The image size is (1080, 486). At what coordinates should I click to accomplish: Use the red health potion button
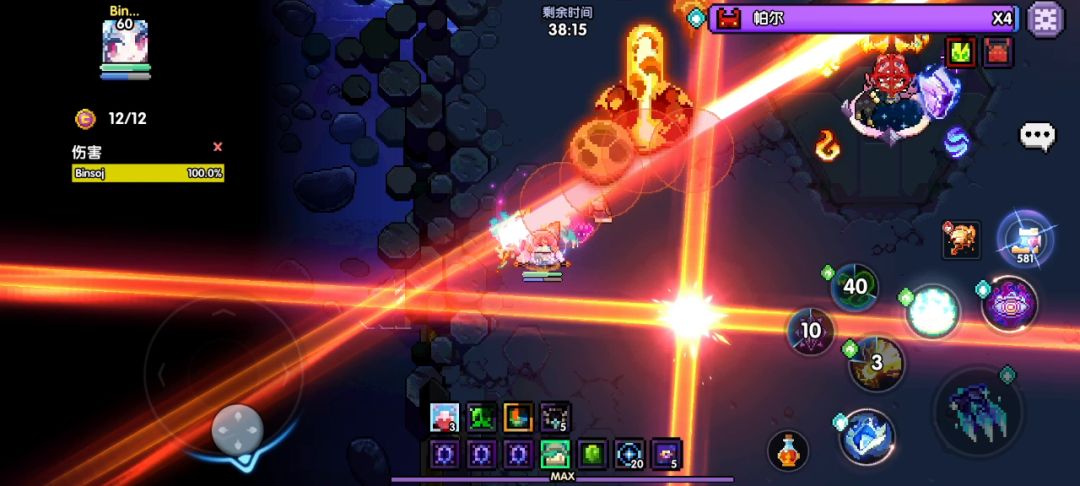788,451
